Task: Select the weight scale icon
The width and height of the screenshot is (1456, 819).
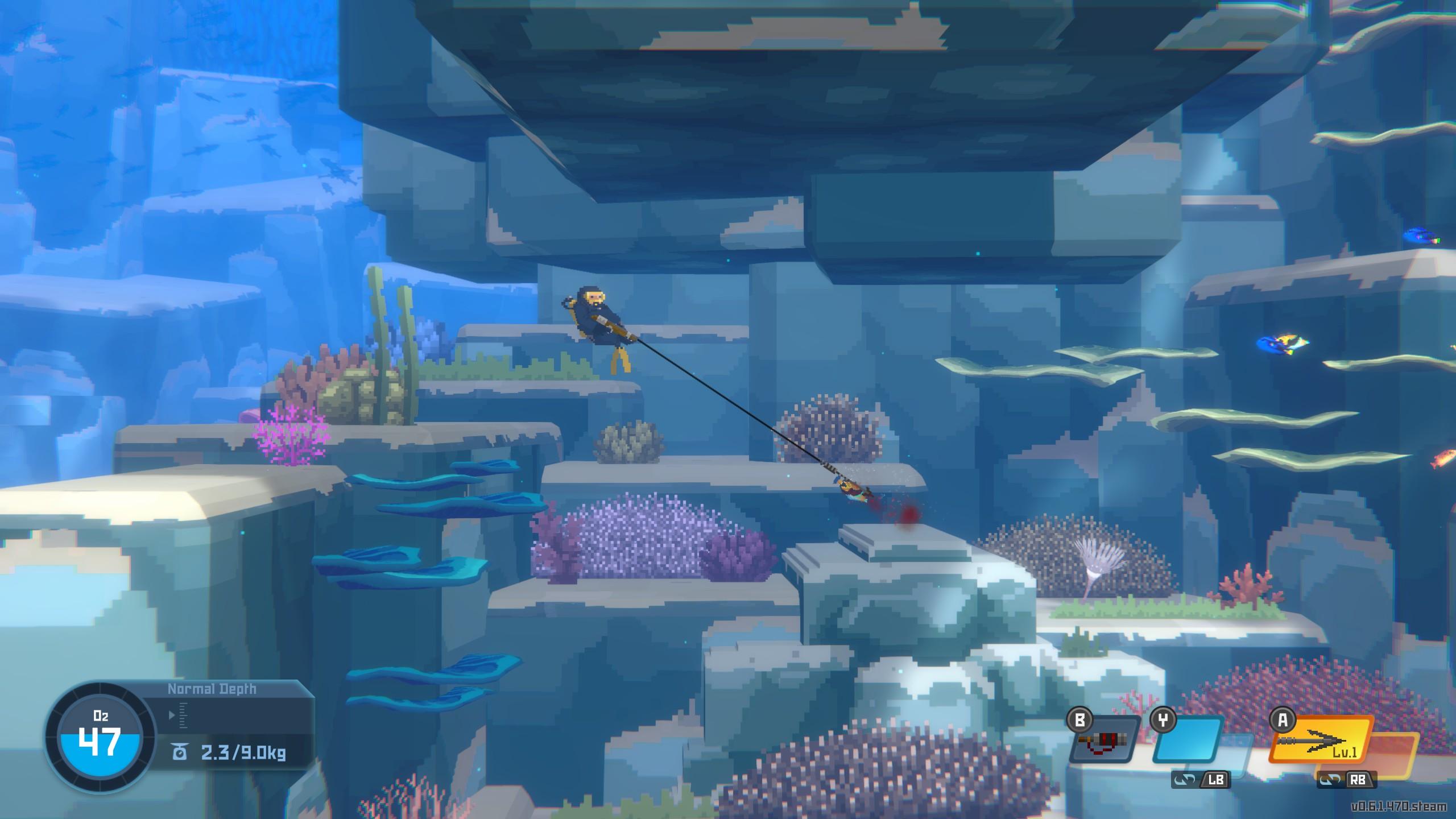Action: point(179,750)
